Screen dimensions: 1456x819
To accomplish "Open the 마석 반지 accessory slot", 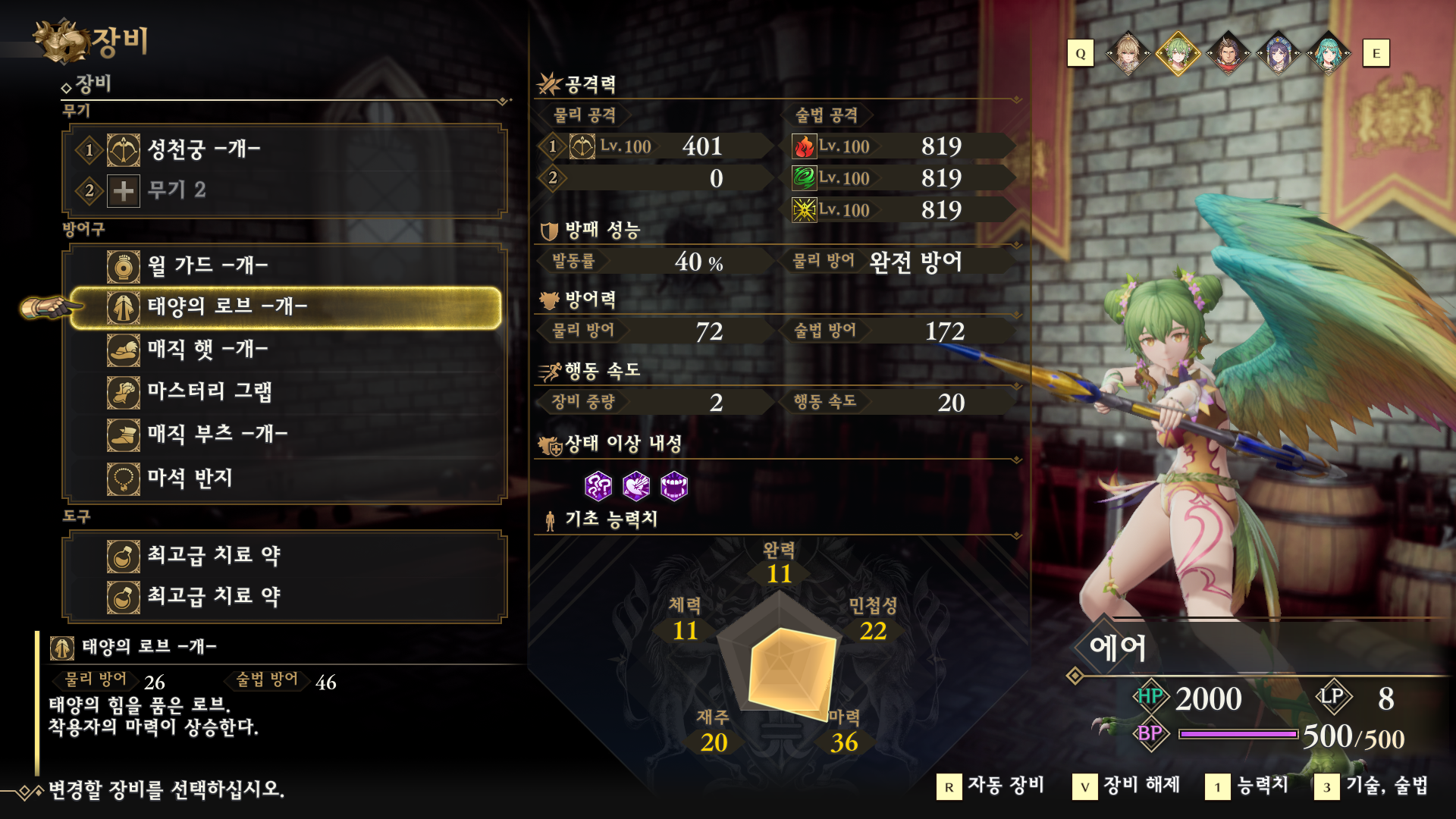I will tap(284, 479).
